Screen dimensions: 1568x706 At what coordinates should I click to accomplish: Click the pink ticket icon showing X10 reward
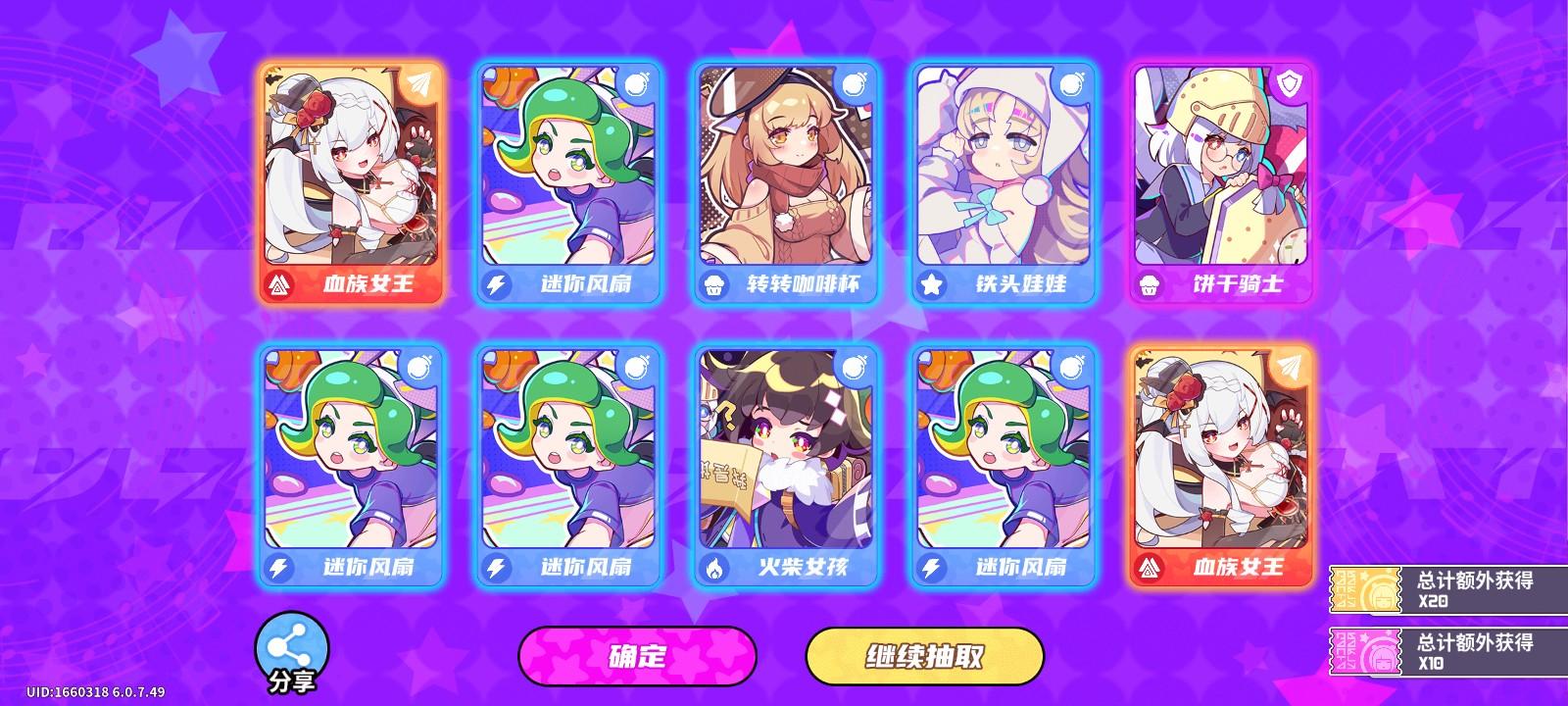(x=1363, y=649)
